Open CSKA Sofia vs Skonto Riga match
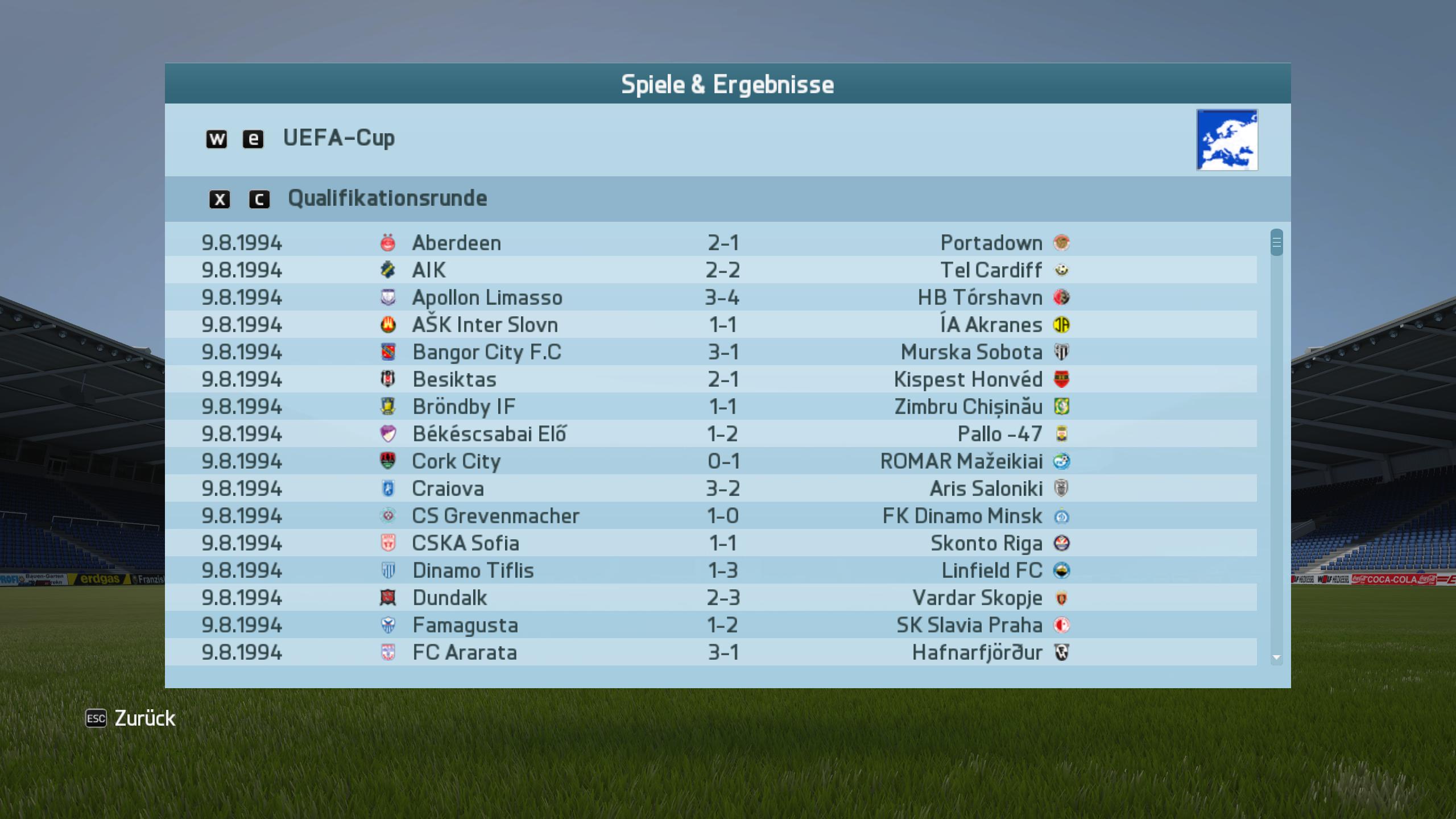This screenshot has height=819, width=1456. click(x=711, y=543)
